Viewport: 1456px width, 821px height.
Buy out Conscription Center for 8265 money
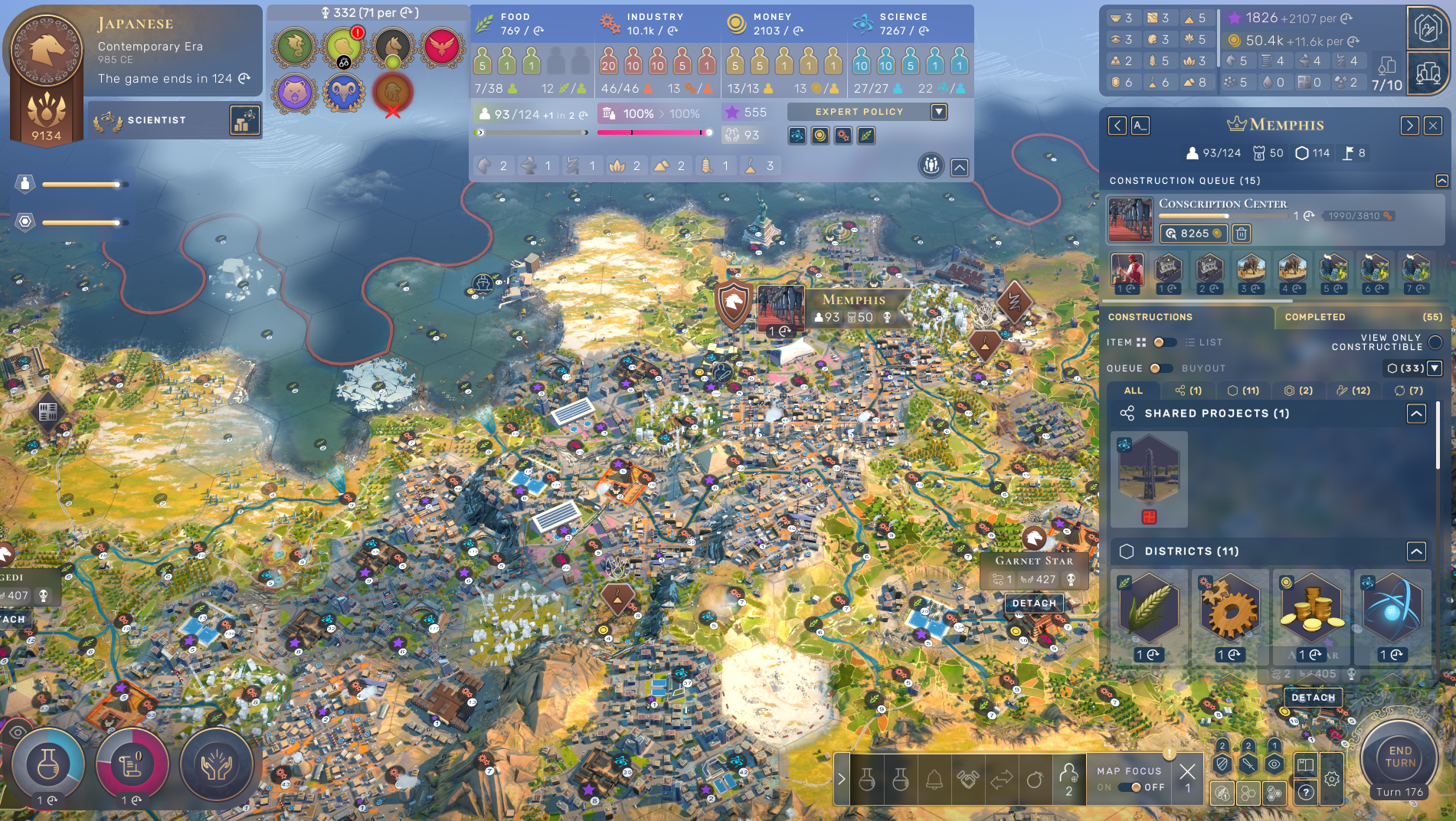pos(1194,234)
